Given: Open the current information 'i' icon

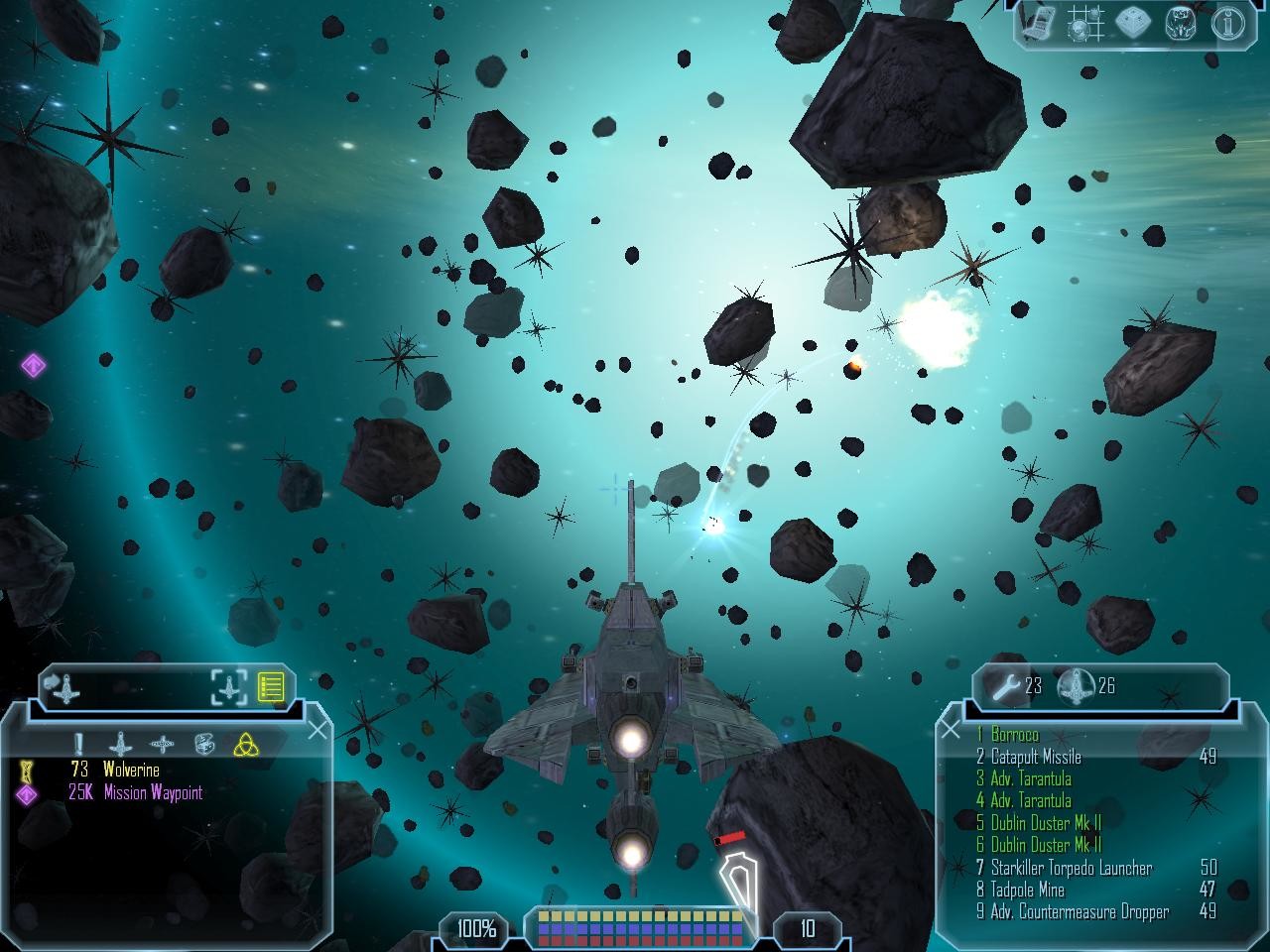Looking at the screenshot, I should [x=1226, y=24].
